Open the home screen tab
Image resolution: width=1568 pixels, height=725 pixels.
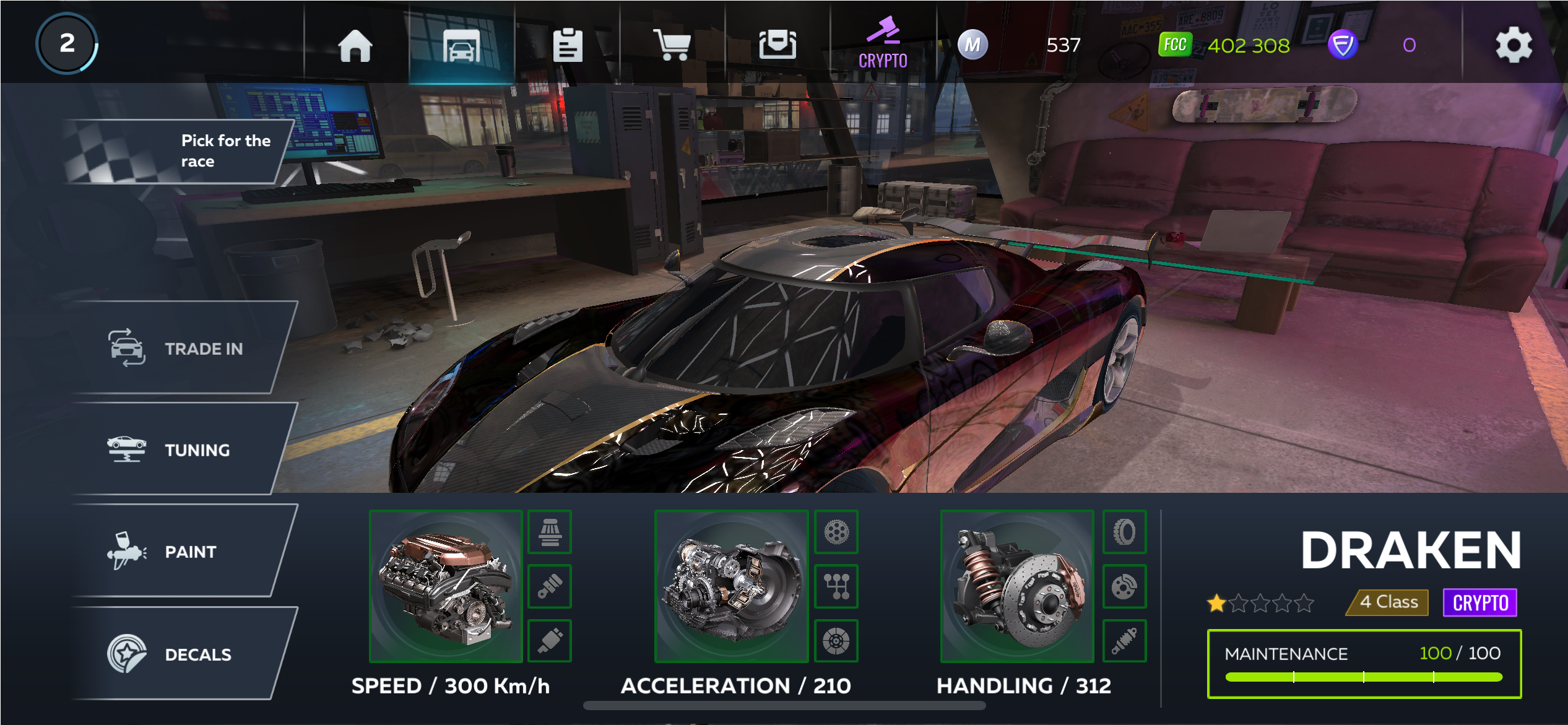tap(355, 45)
